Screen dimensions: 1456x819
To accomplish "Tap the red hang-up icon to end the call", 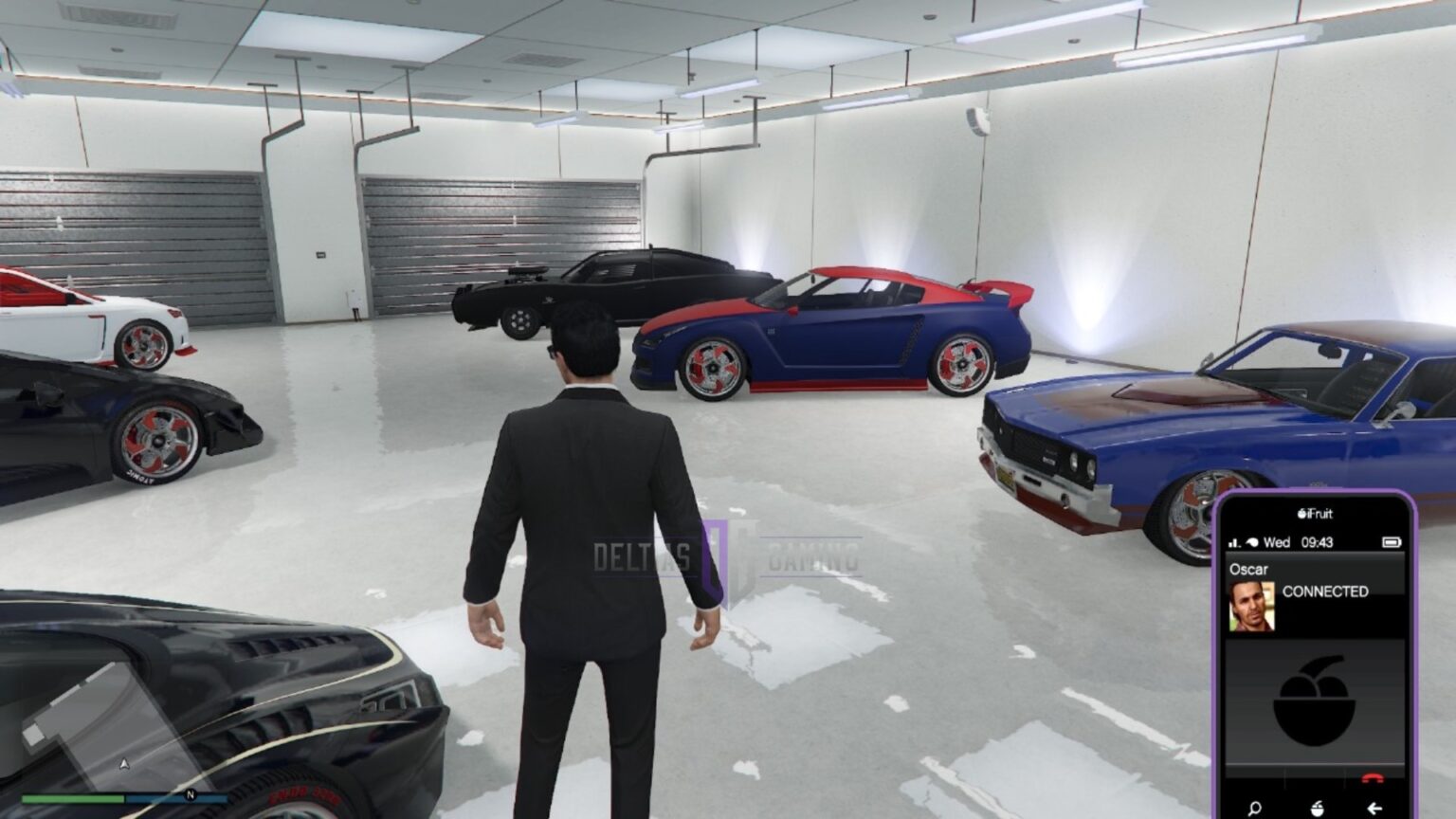I will [1374, 776].
